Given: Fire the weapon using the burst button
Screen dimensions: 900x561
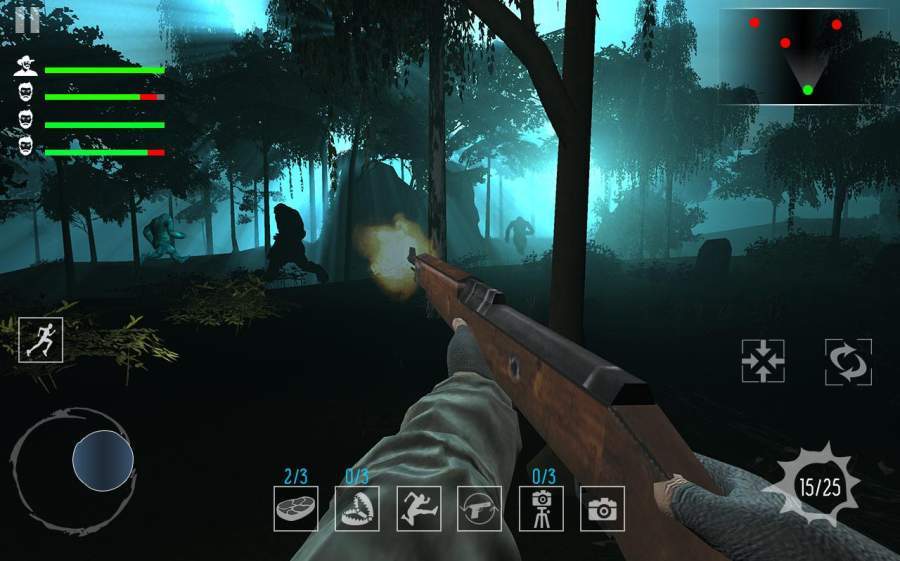Looking at the screenshot, I should [819, 487].
